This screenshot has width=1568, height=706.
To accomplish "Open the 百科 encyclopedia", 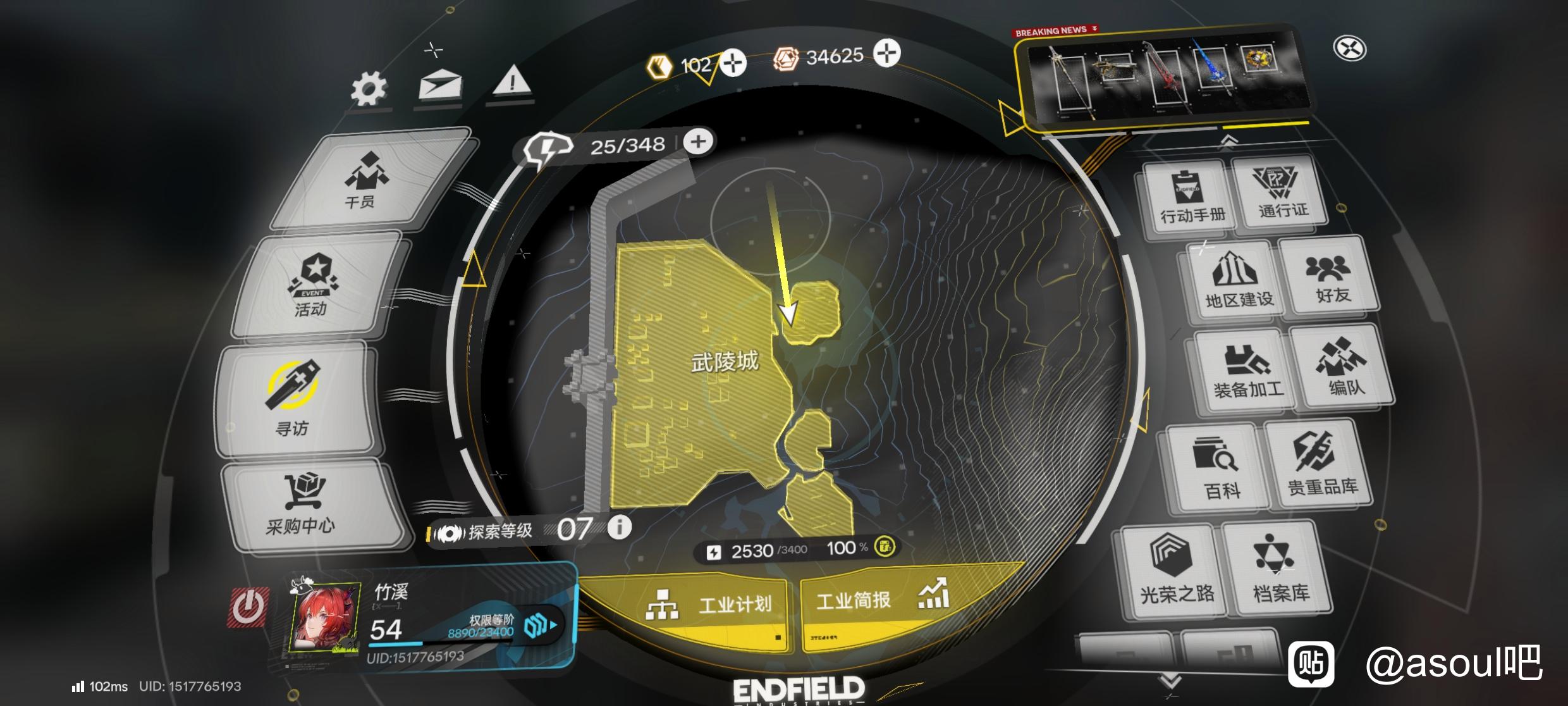I will [1219, 467].
